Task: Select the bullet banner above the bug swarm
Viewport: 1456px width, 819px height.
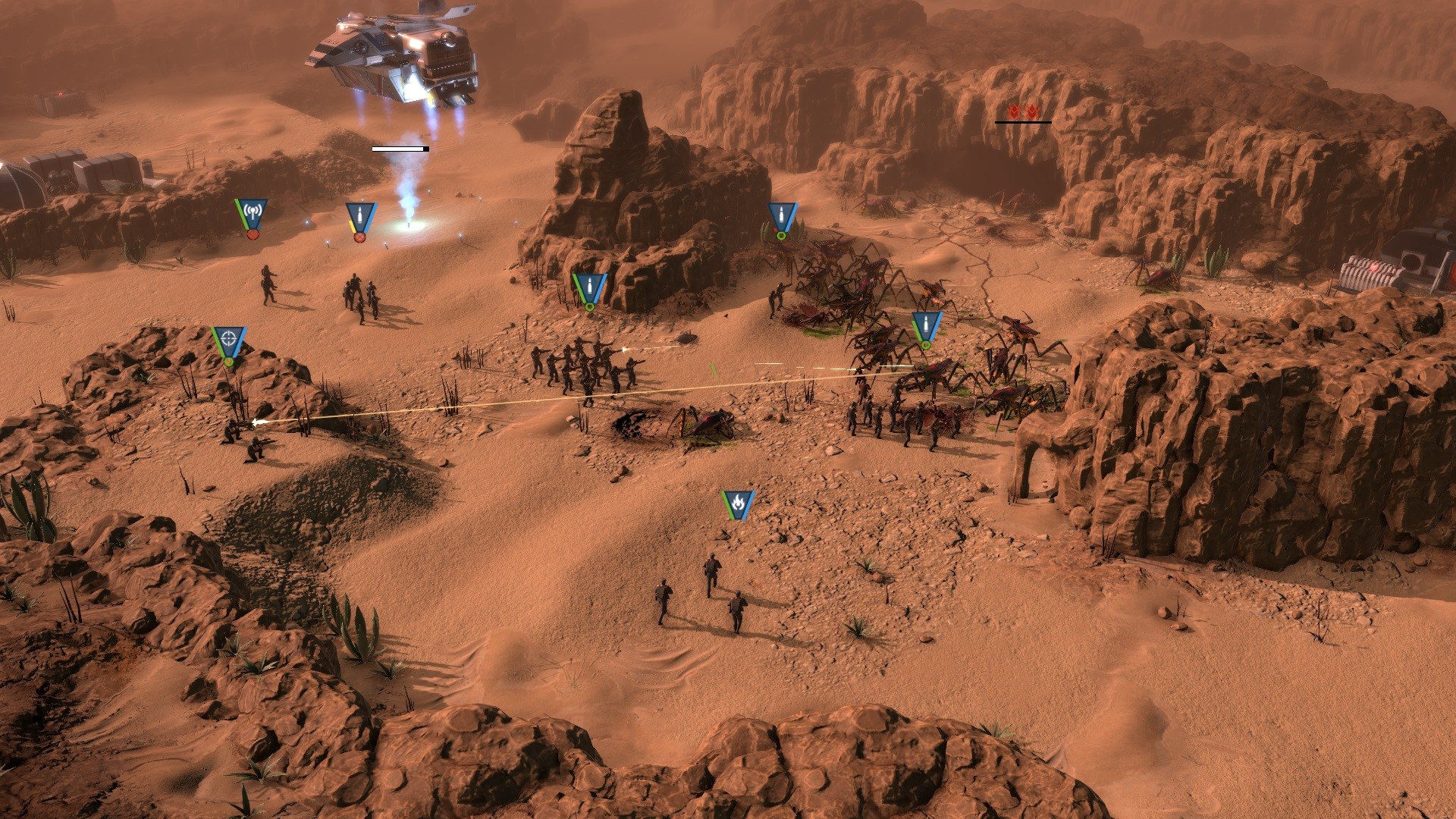Action: [x=782, y=216]
